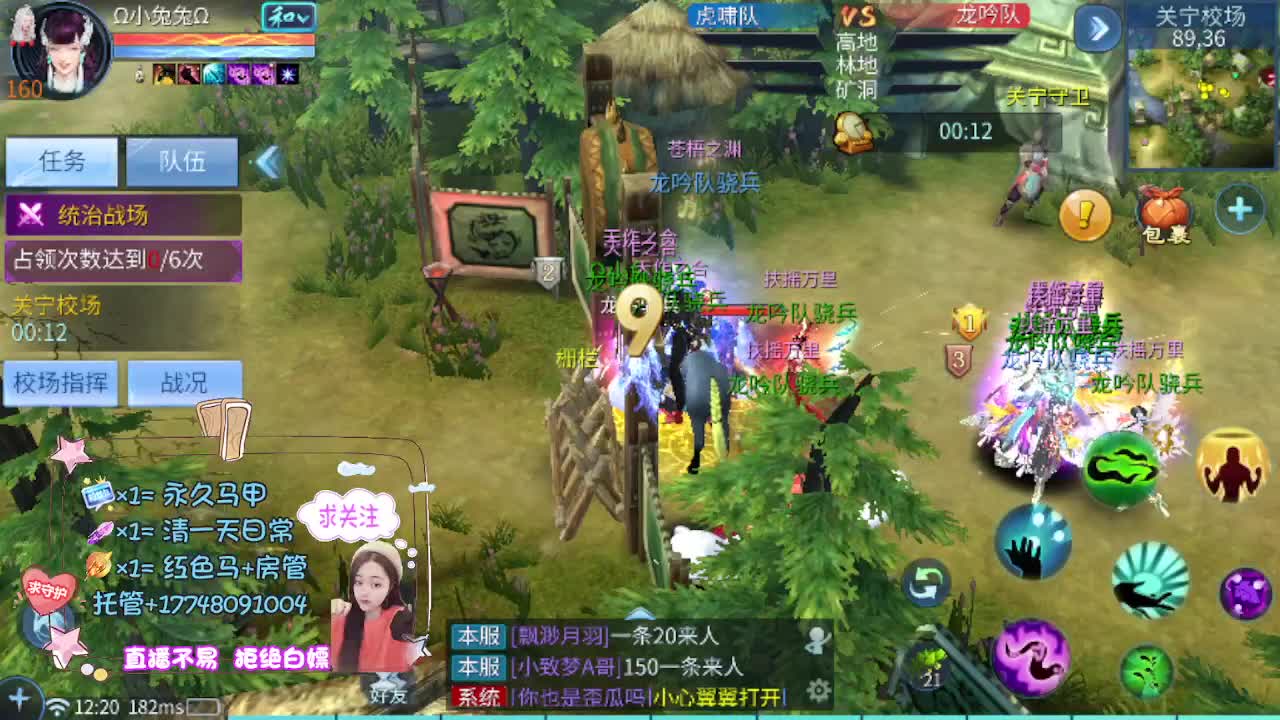Cast the blue hand grab skill

point(1030,542)
